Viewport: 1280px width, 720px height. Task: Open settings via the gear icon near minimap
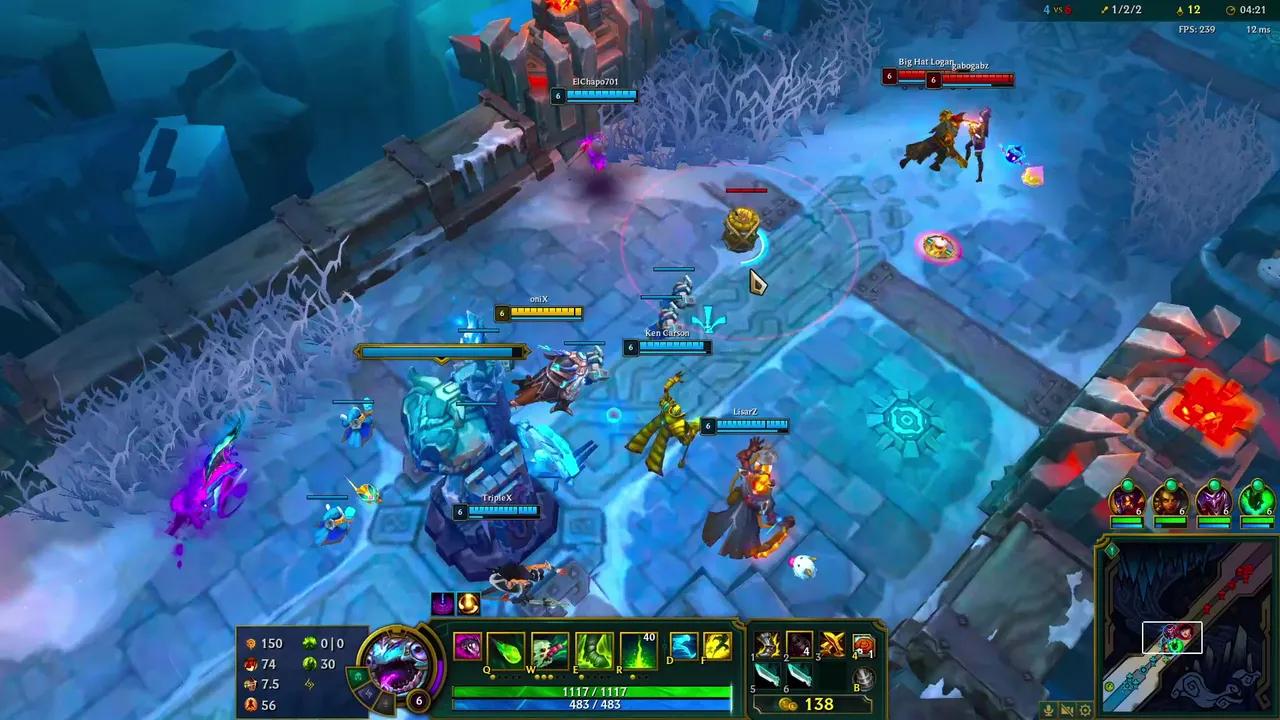[x=1083, y=709]
